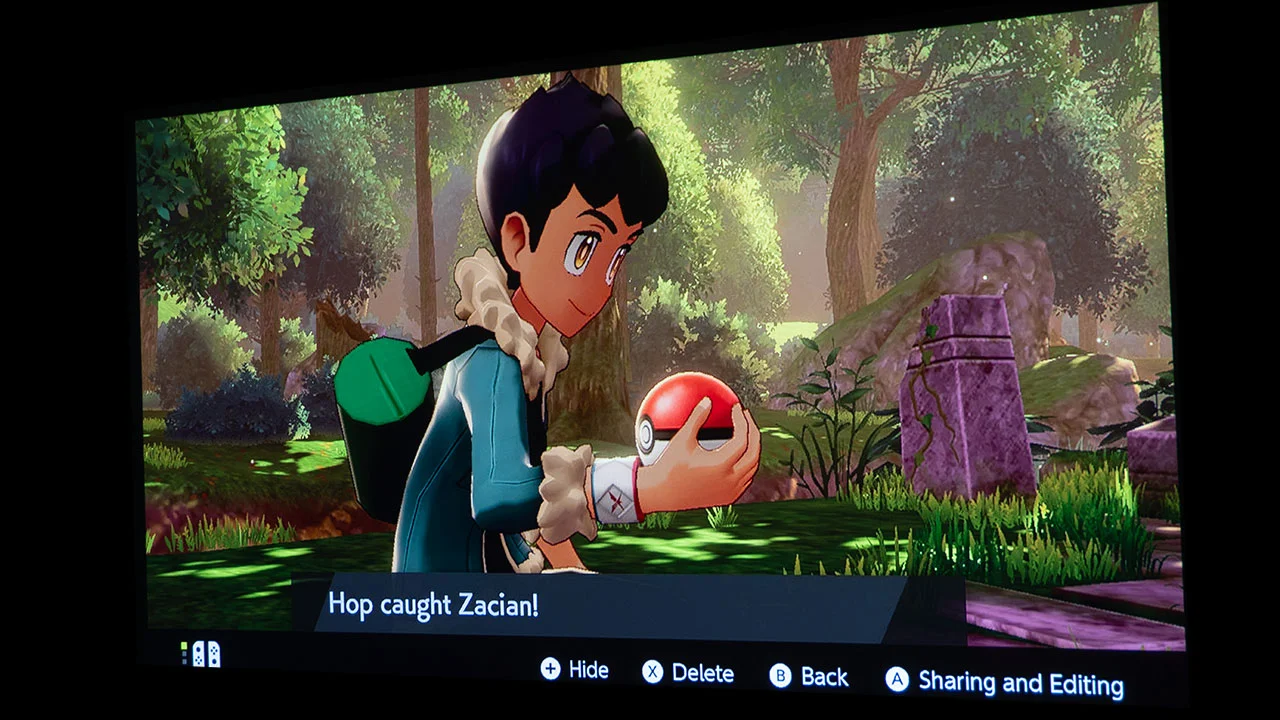Go back to the album list
This screenshot has width=1280, height=720.
pyautogui.click(x=811, y=677)
